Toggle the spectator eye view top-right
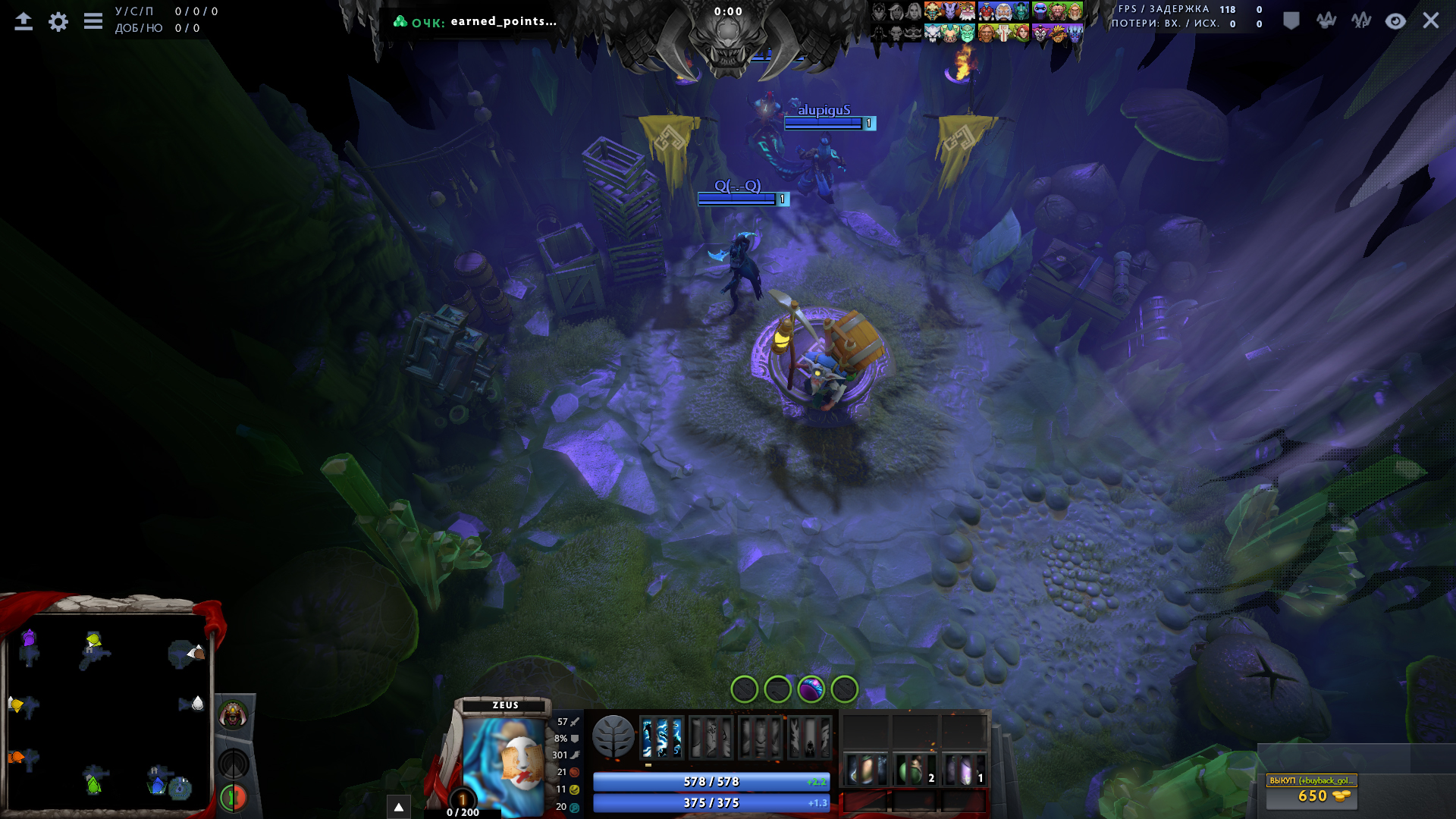 click(1395, 21)
